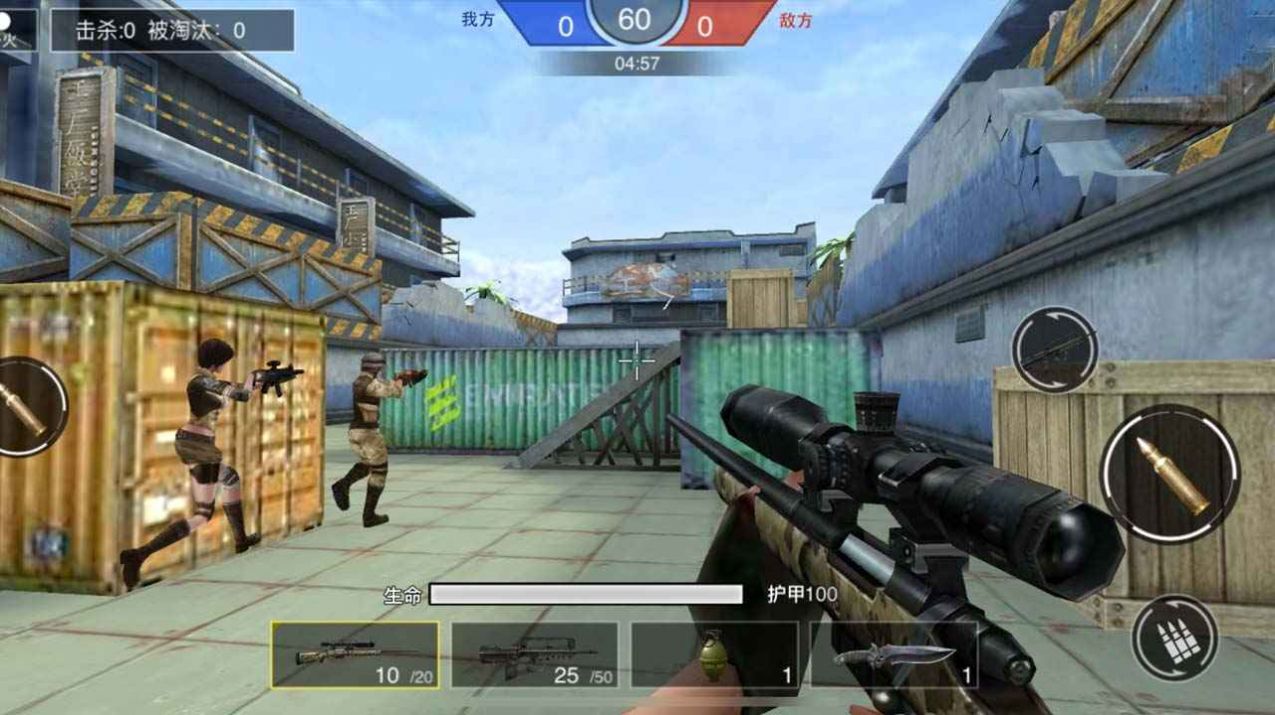Choose the combat knife slot
Screen dimensions: 1275x715
(893, 655)
